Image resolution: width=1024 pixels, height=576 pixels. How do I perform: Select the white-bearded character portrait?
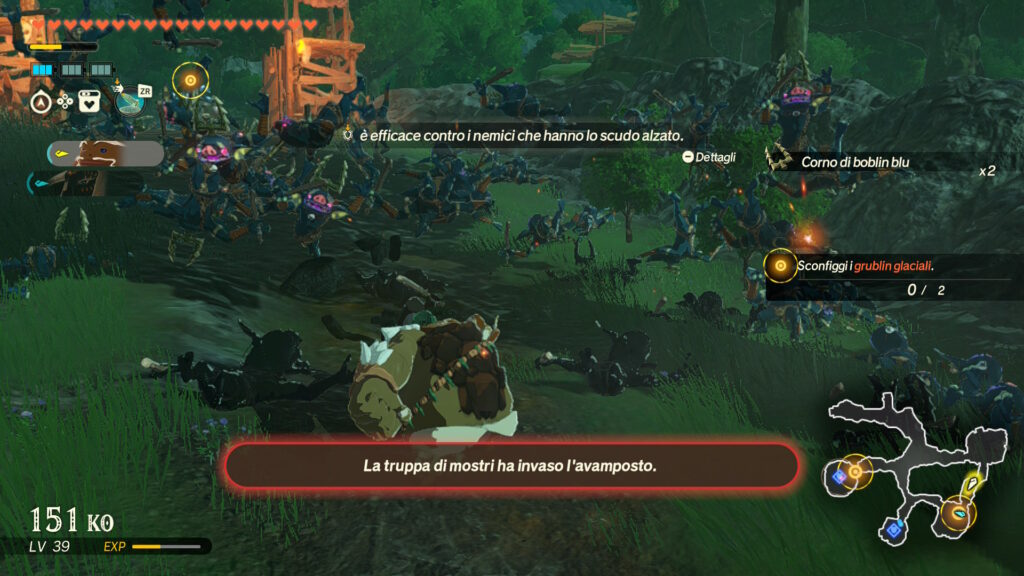pyautogui.click(x=104, y=153)
